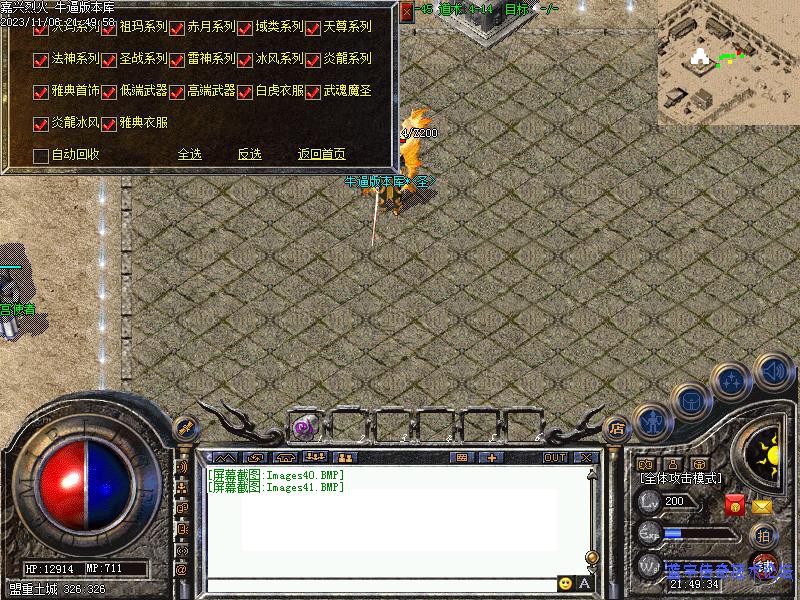Uncheck the 雷神系列 option
This screenshot has width=800, height=600.
pyautogui.click(x=177, y=60)
